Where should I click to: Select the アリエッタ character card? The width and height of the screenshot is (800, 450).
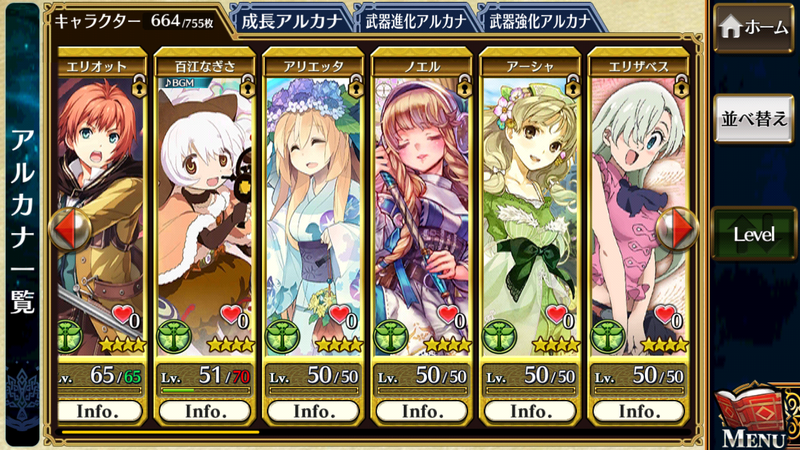pyautogui.click(x=312, y=200)
